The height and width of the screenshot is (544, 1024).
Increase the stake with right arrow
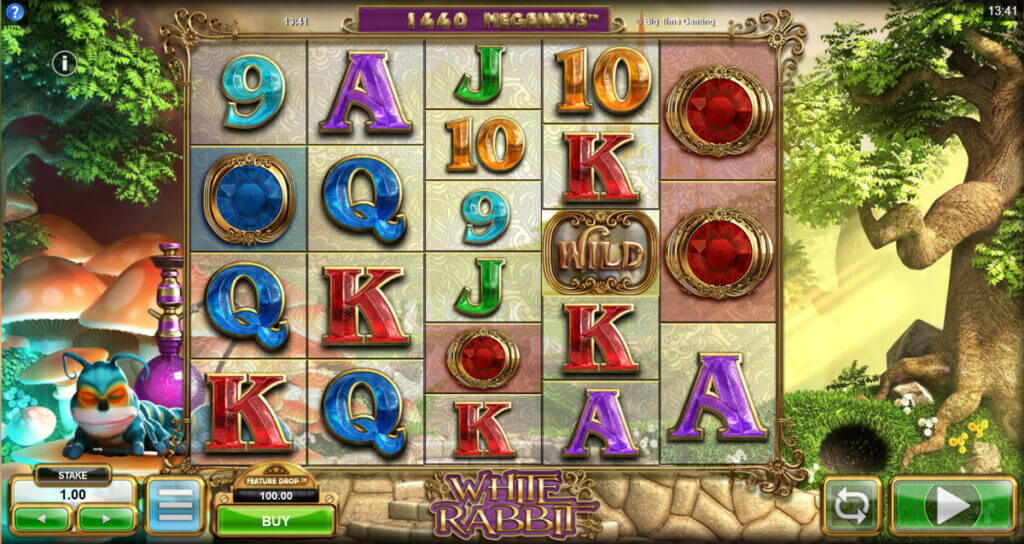107,519
